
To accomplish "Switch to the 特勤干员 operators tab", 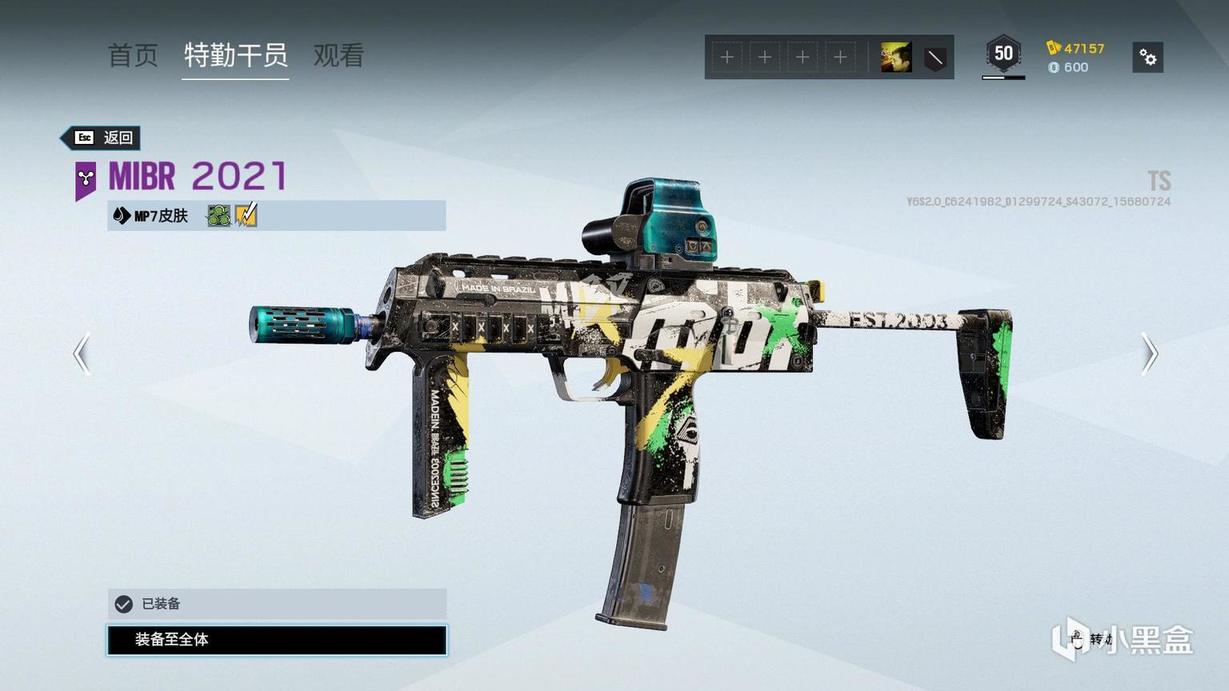I will (236, 56).
